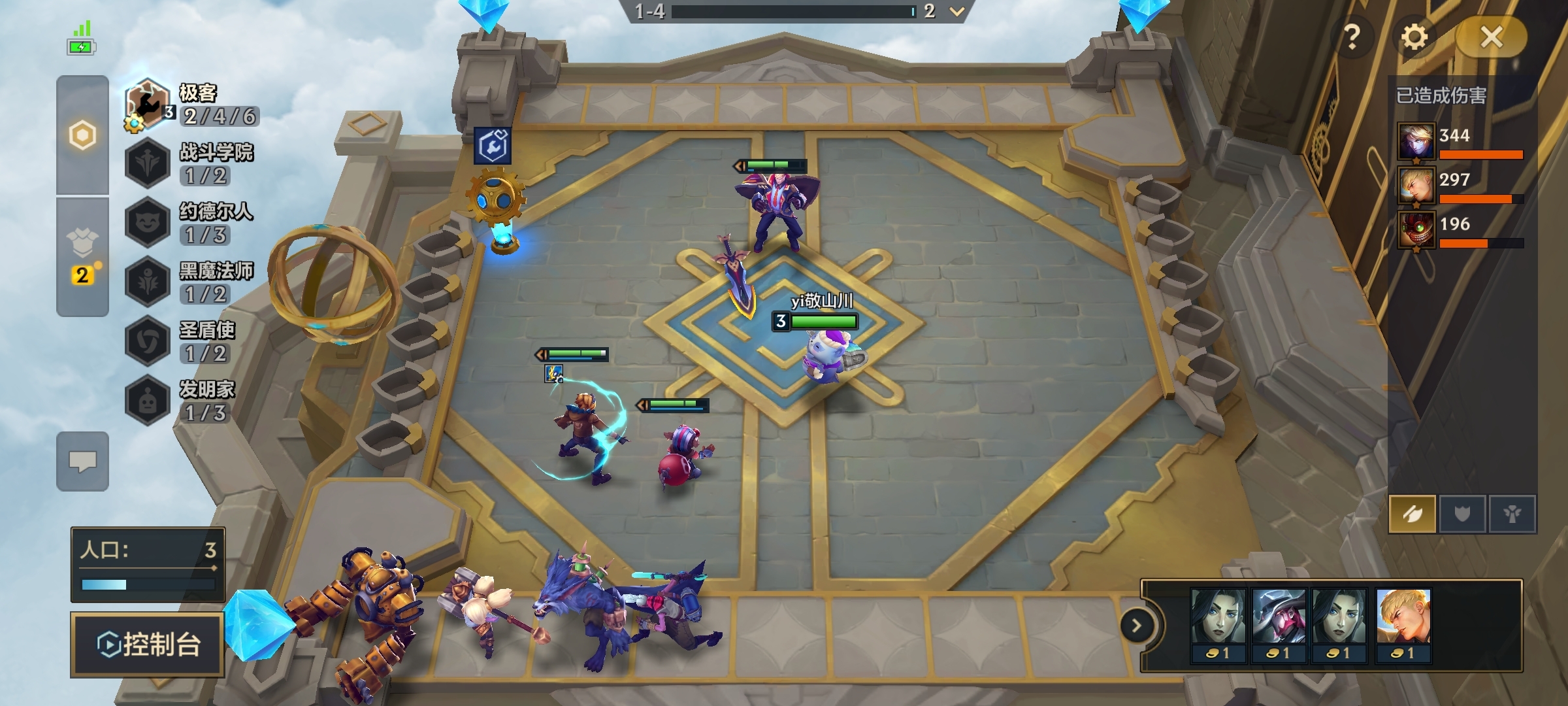Switch to the shield damage-taken tab

[x=1462, y=514]
